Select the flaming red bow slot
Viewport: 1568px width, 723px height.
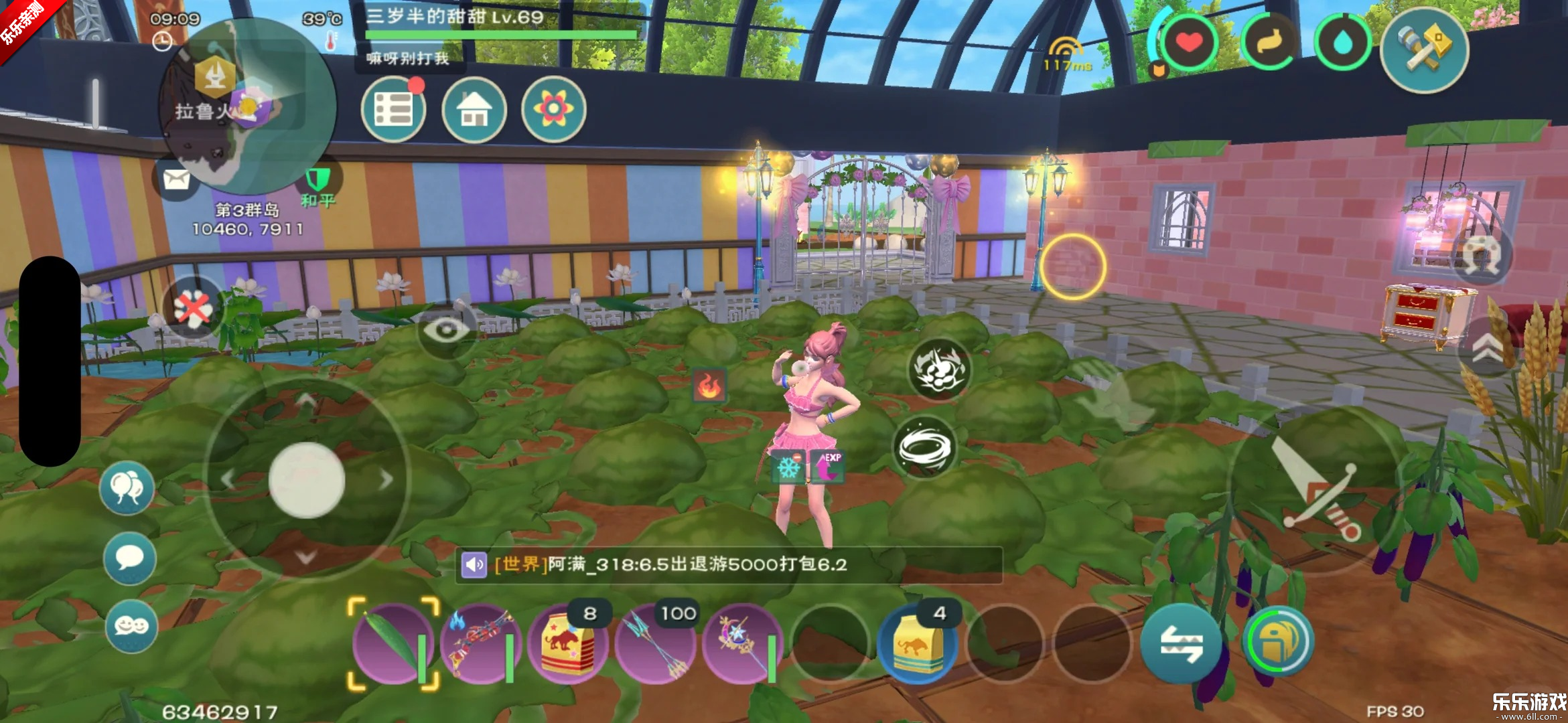pos(480,644)
